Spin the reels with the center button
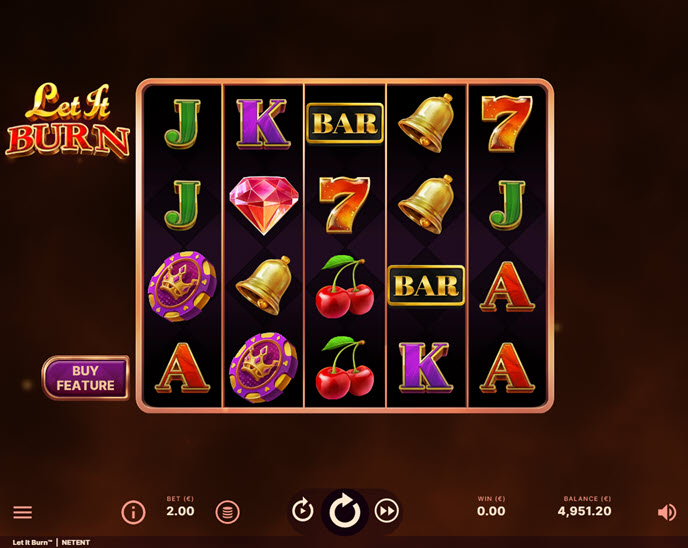 [345, 511]
